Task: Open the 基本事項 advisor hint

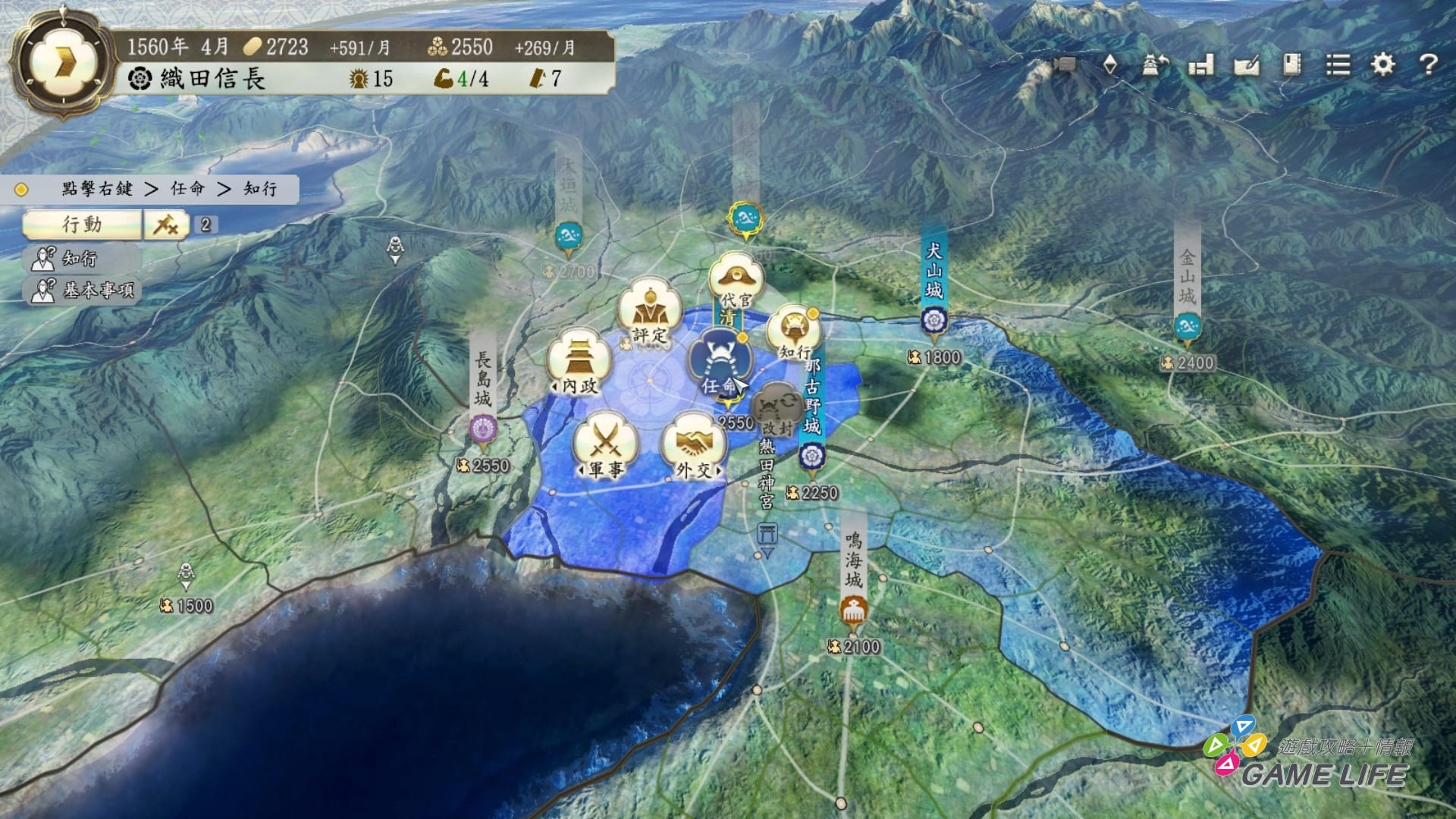Action: pyautogui.click(x=83, y=290)
